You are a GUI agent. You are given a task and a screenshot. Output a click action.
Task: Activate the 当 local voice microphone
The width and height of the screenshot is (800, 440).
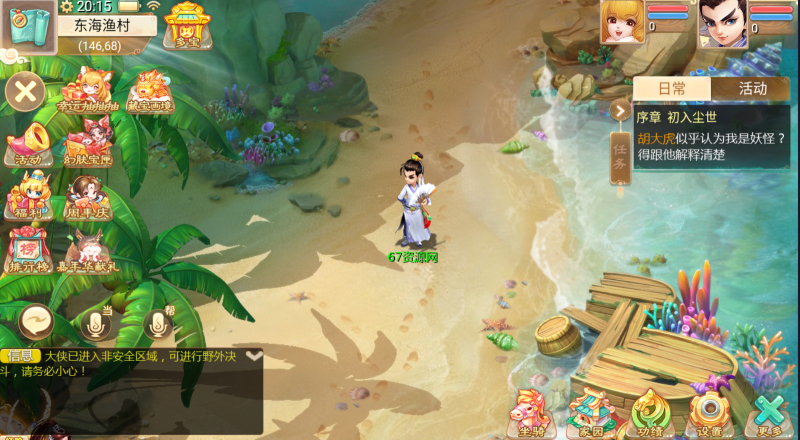pos(97,322)
